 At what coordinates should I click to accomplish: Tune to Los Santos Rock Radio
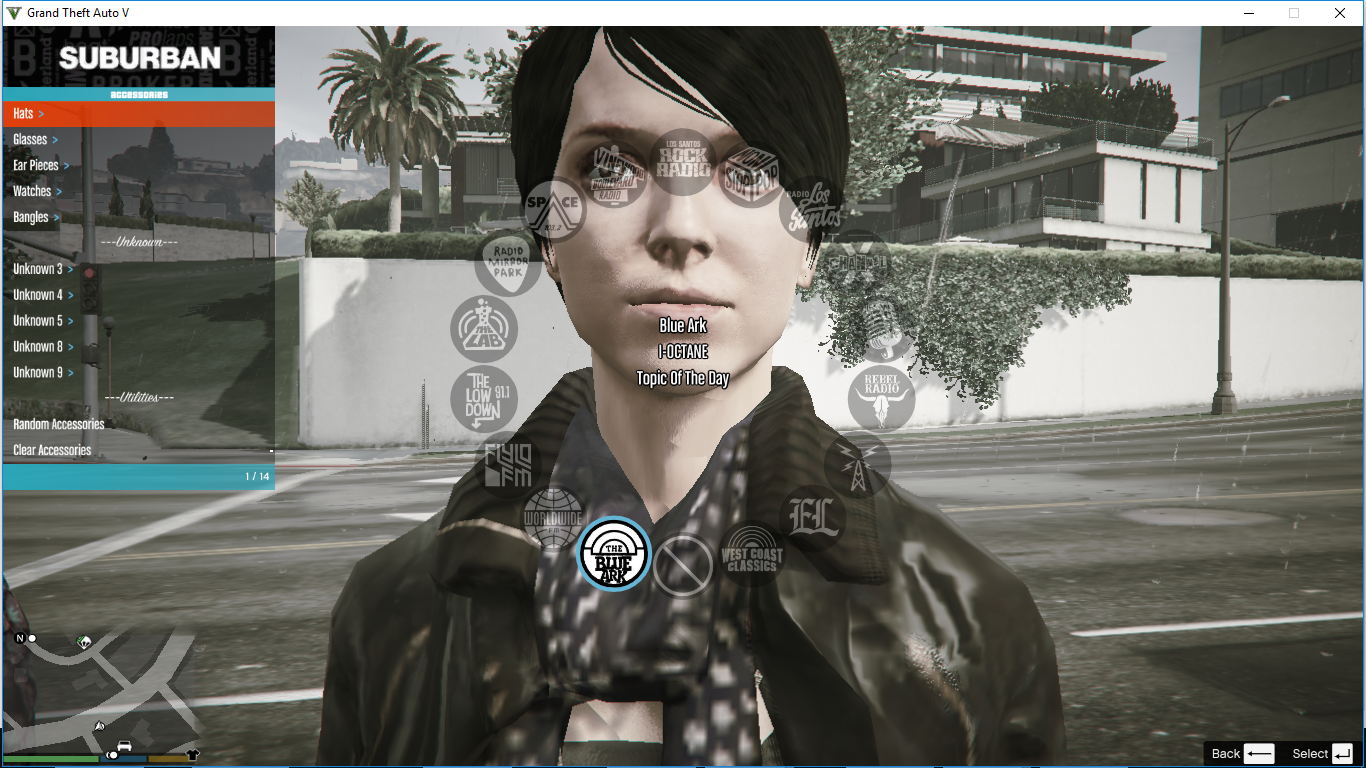point(681,162)
